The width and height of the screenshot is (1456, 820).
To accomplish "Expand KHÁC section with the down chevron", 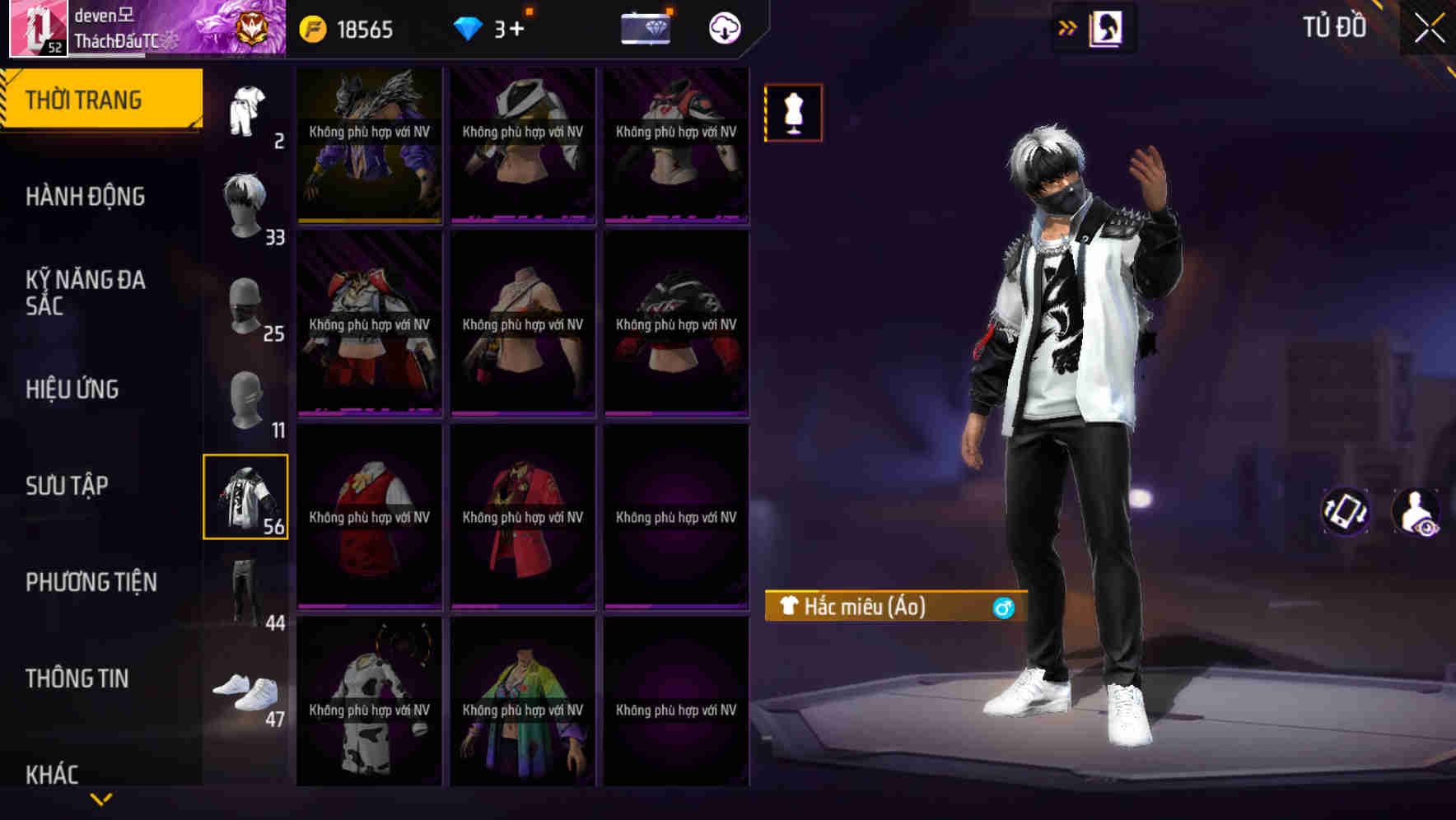I will pos(101,797).
